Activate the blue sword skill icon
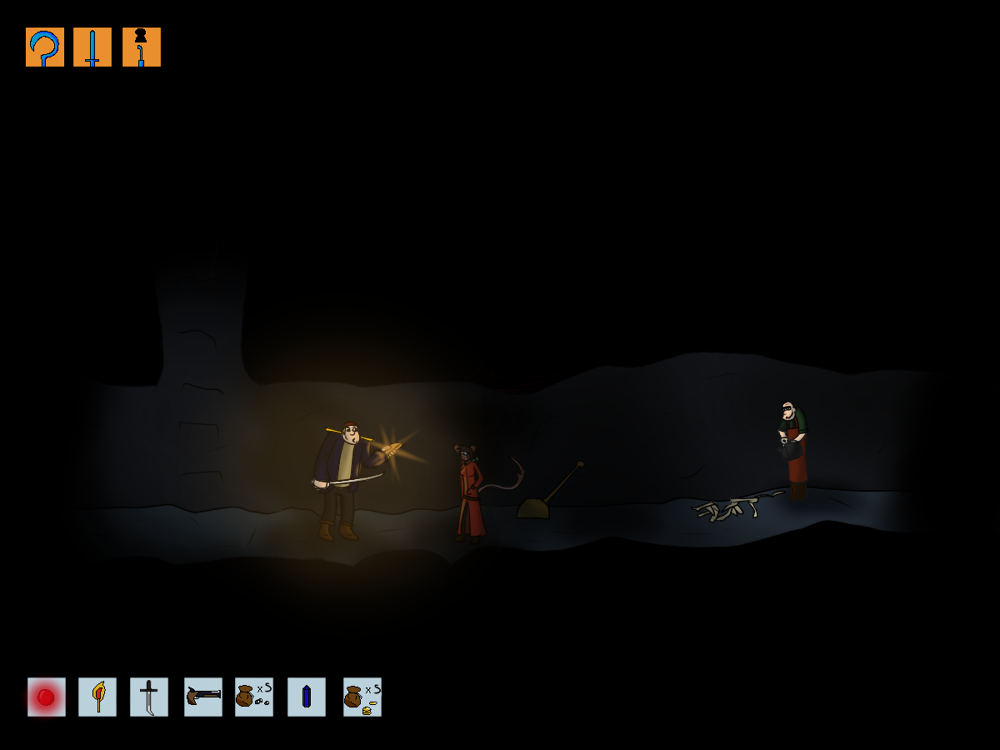The image size is (1000, 750). pos(93,47)
